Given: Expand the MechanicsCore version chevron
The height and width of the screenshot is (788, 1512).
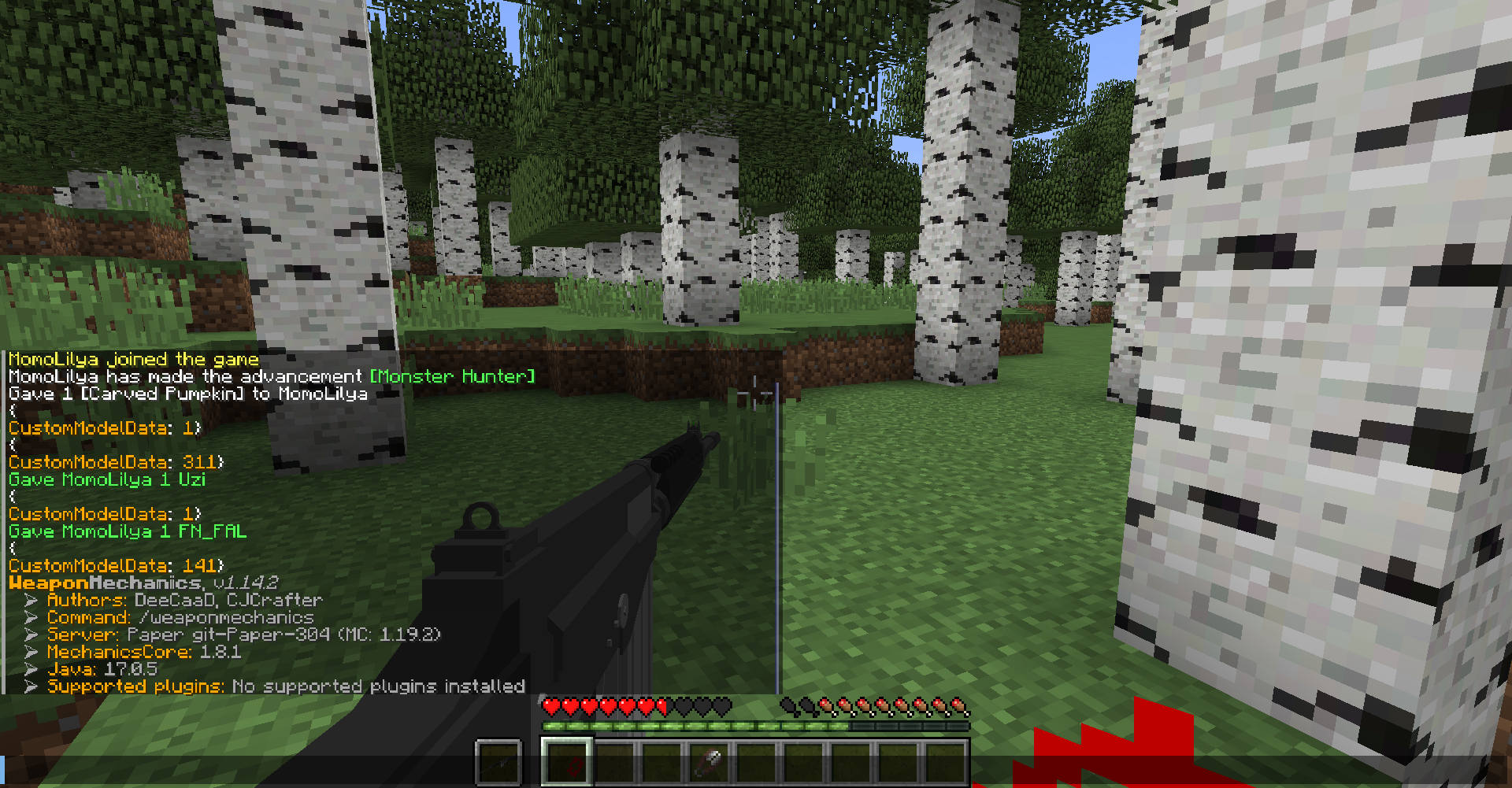Looking at the screenshot, I should click(31, 652).
